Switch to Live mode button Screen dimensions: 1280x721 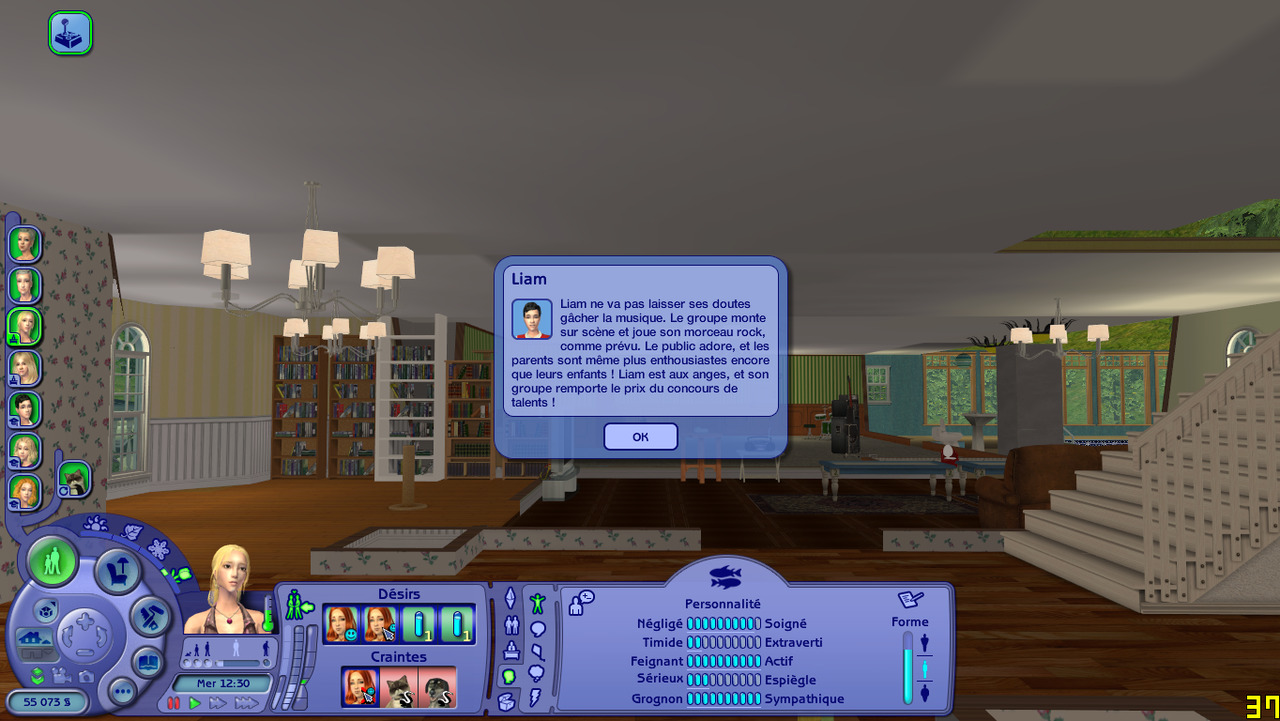pos(52,562)
